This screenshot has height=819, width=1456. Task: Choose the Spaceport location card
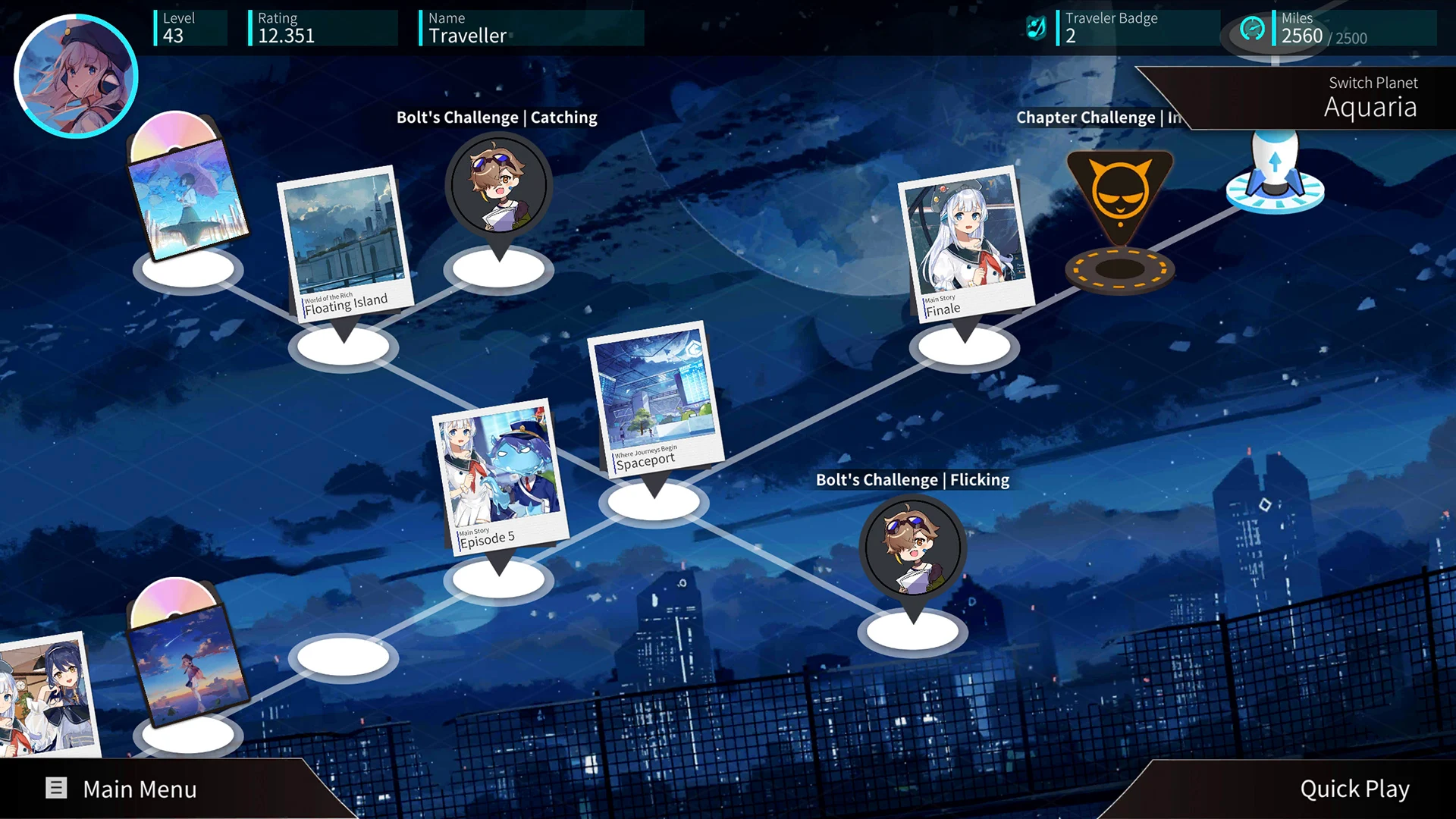[x=654, y=400]
